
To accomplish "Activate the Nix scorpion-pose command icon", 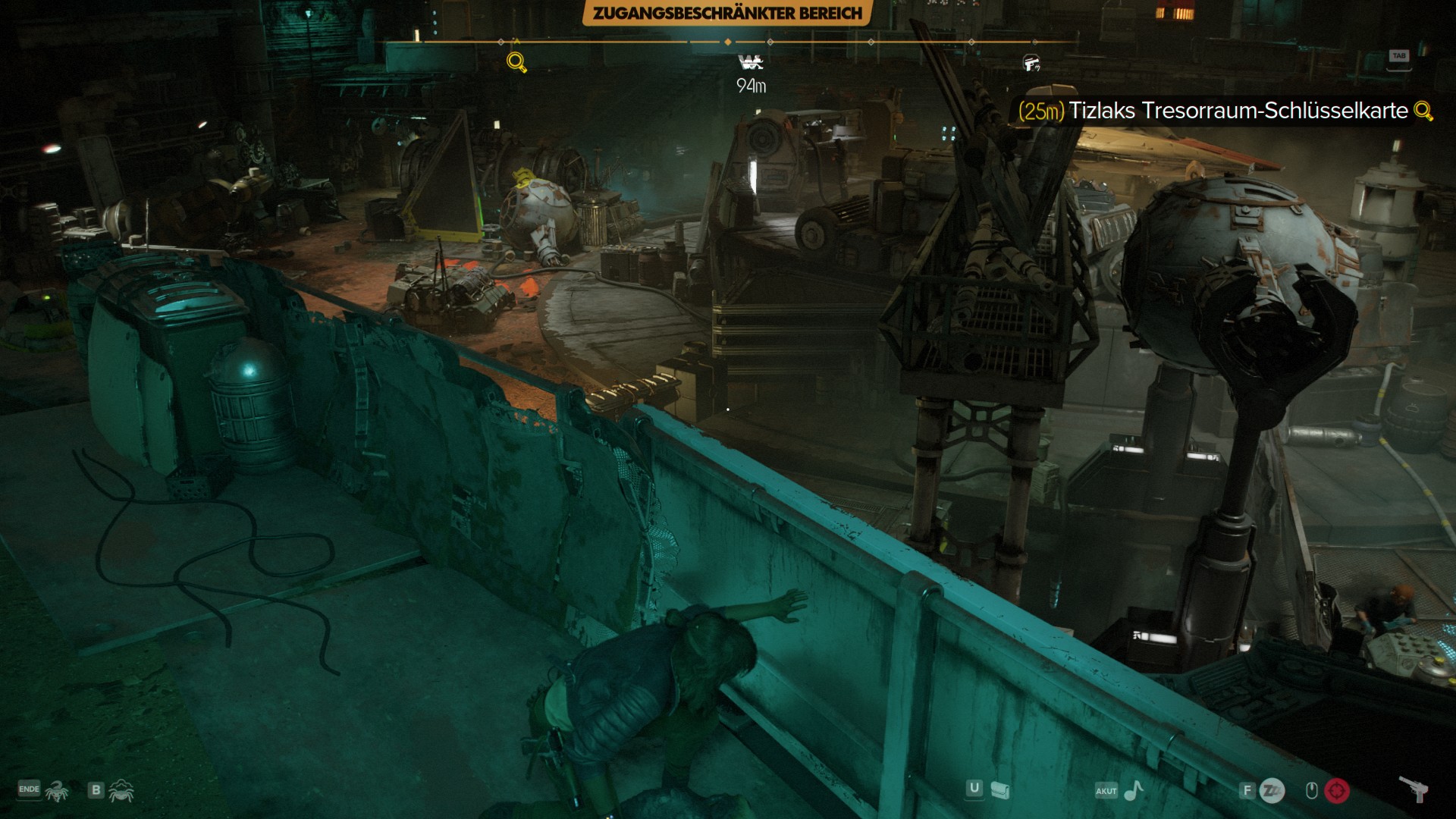I will pyautogui.click(x=57, y=791).
